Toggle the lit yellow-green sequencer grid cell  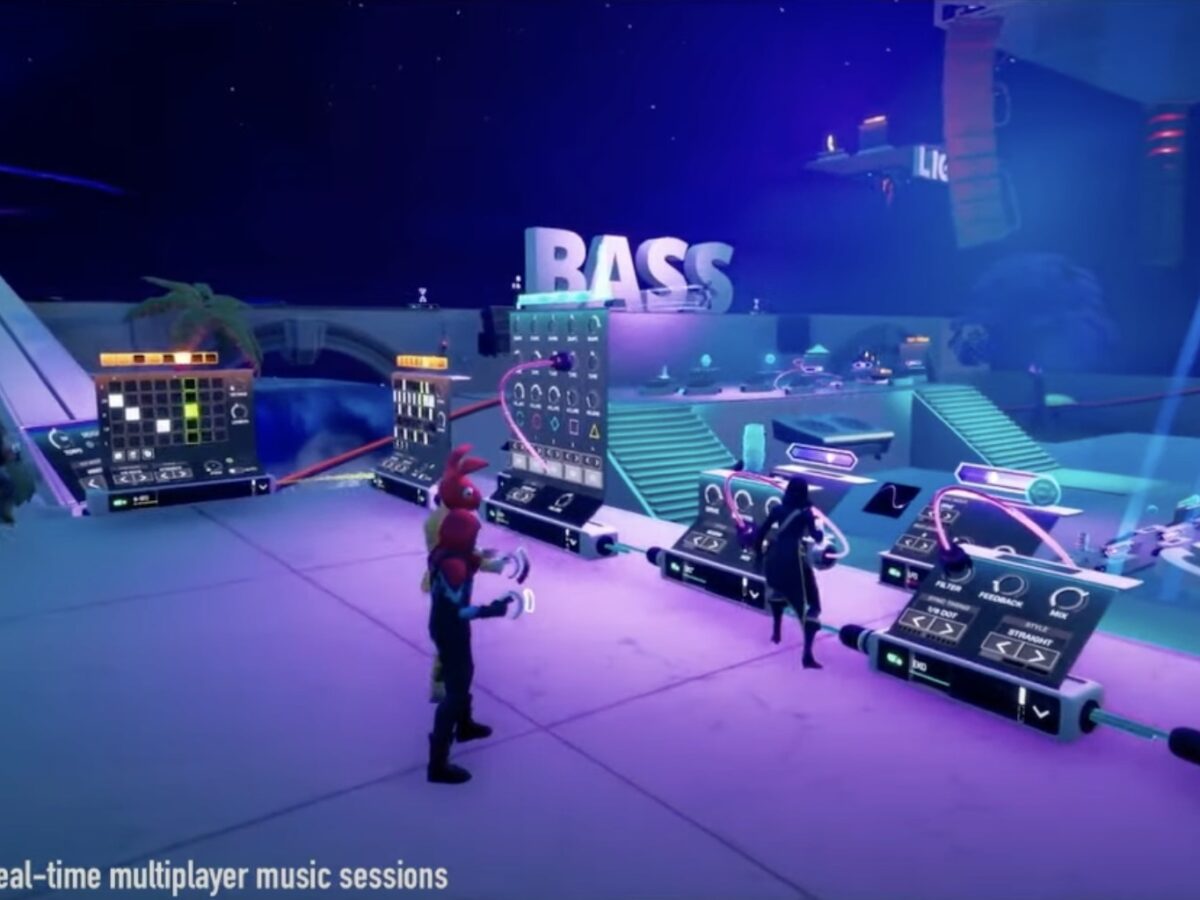[190, 411]
